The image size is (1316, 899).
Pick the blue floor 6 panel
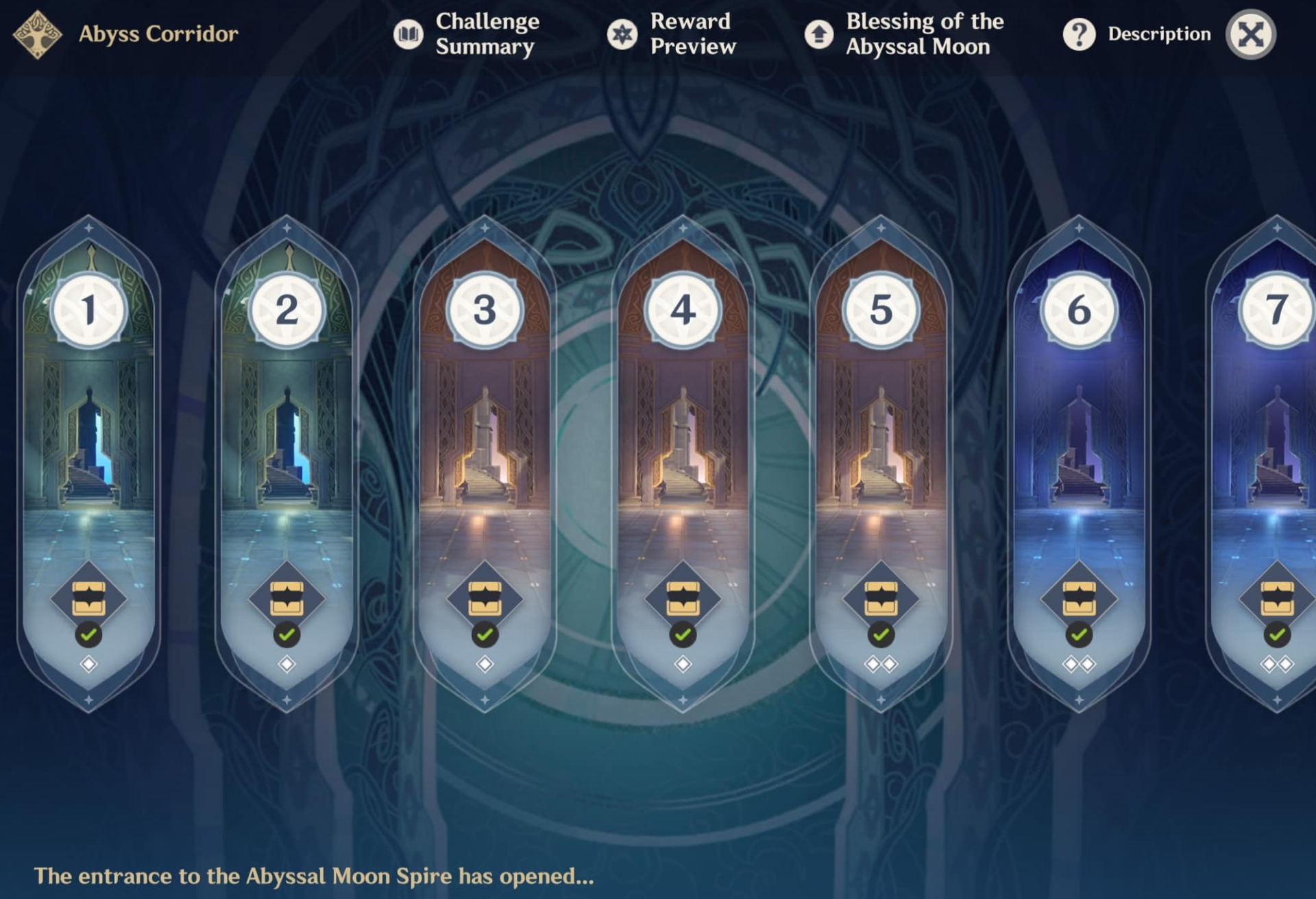1079,439
